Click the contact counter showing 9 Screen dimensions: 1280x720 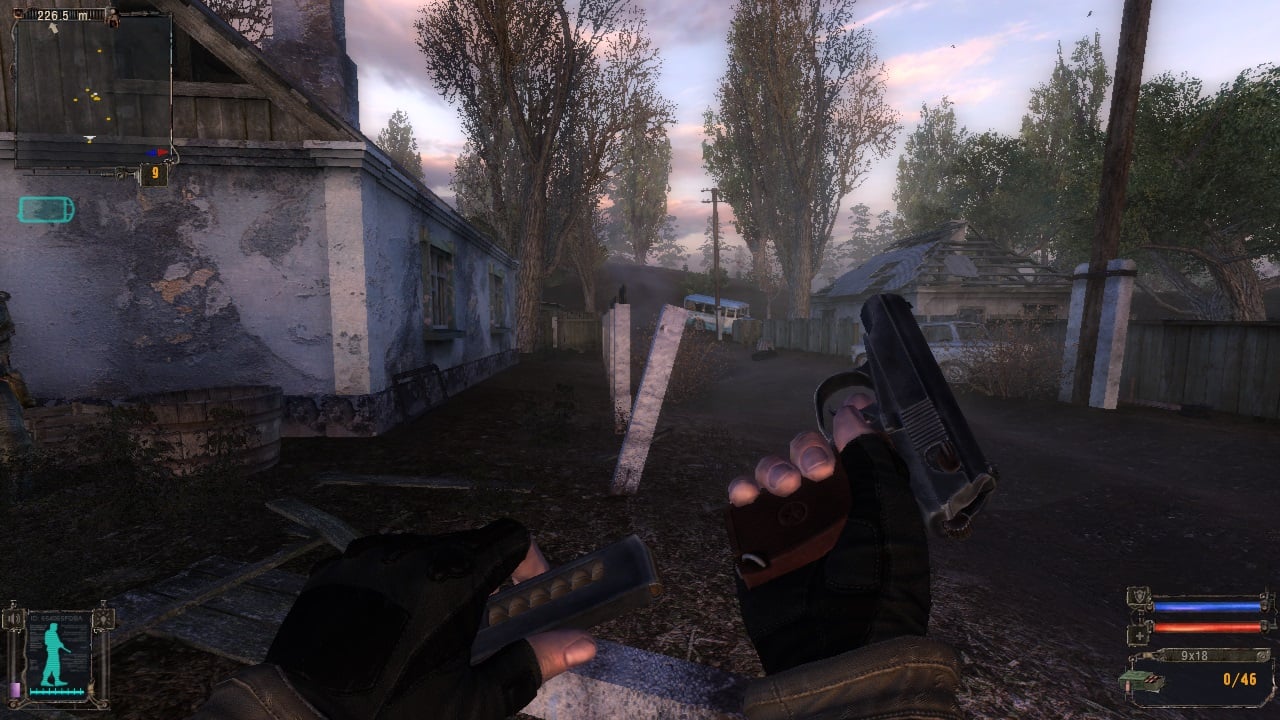153,175
